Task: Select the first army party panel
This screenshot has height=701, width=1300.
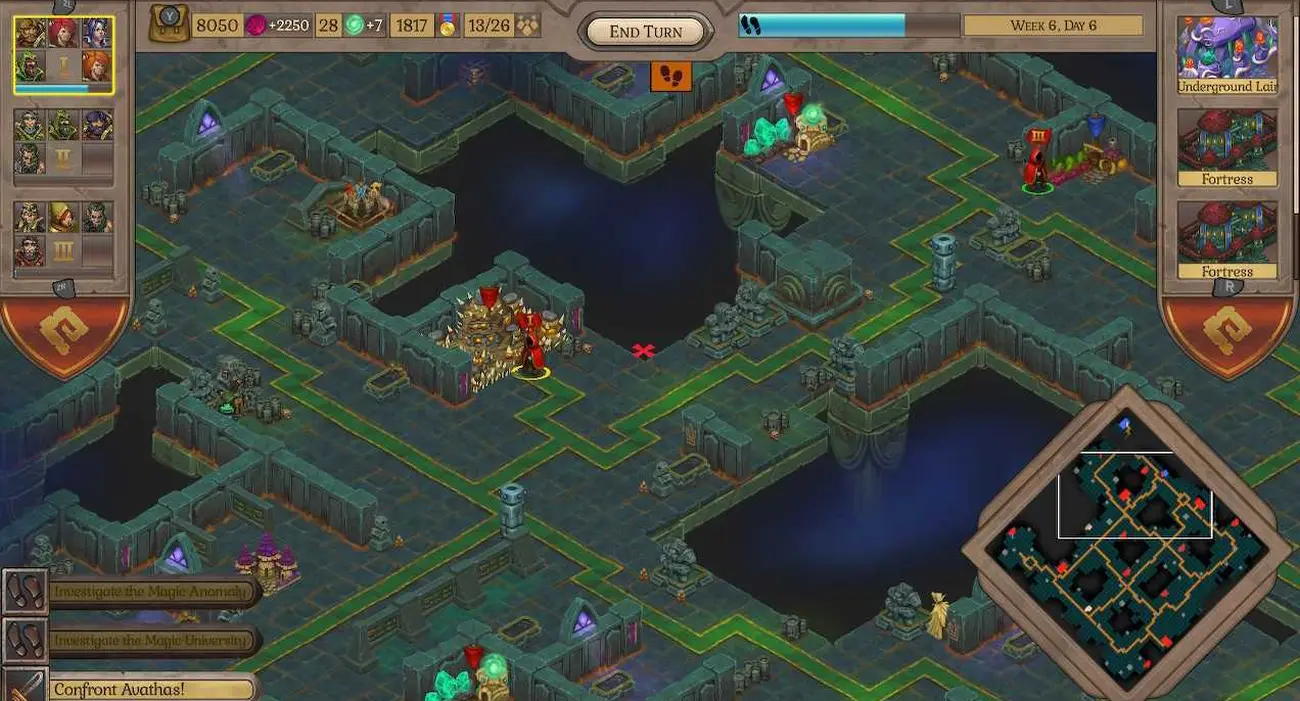Action: pyautogui.click(x=64, y=55)
